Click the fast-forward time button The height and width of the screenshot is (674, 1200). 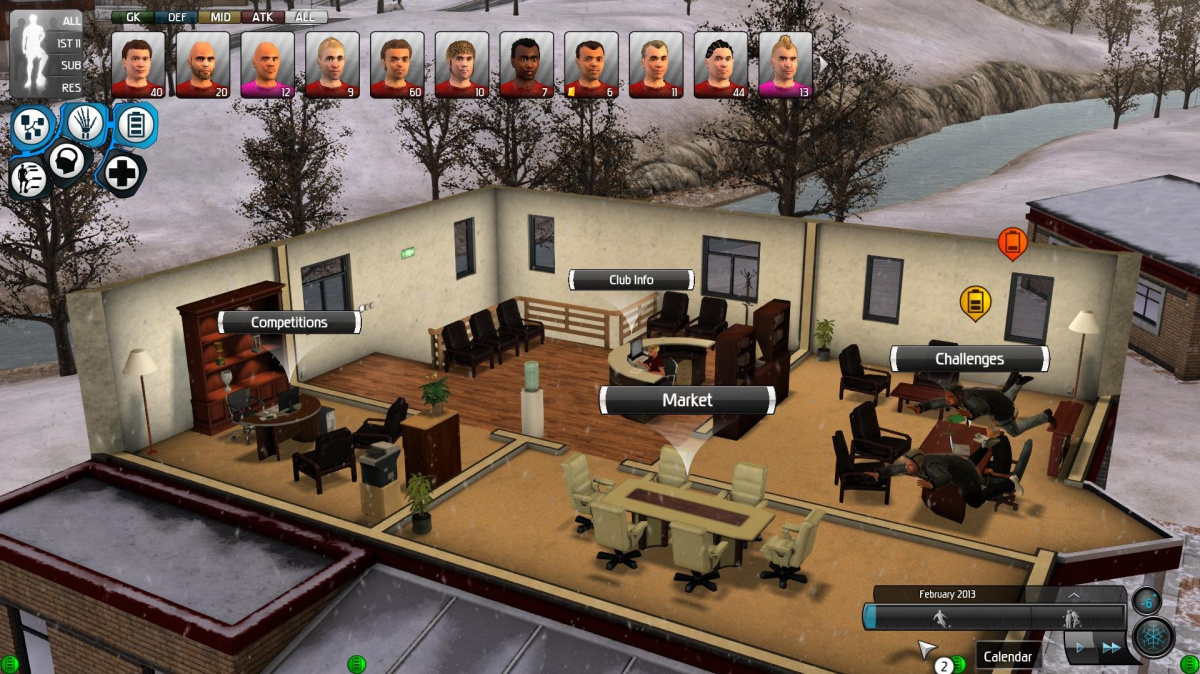point(1110,648)
